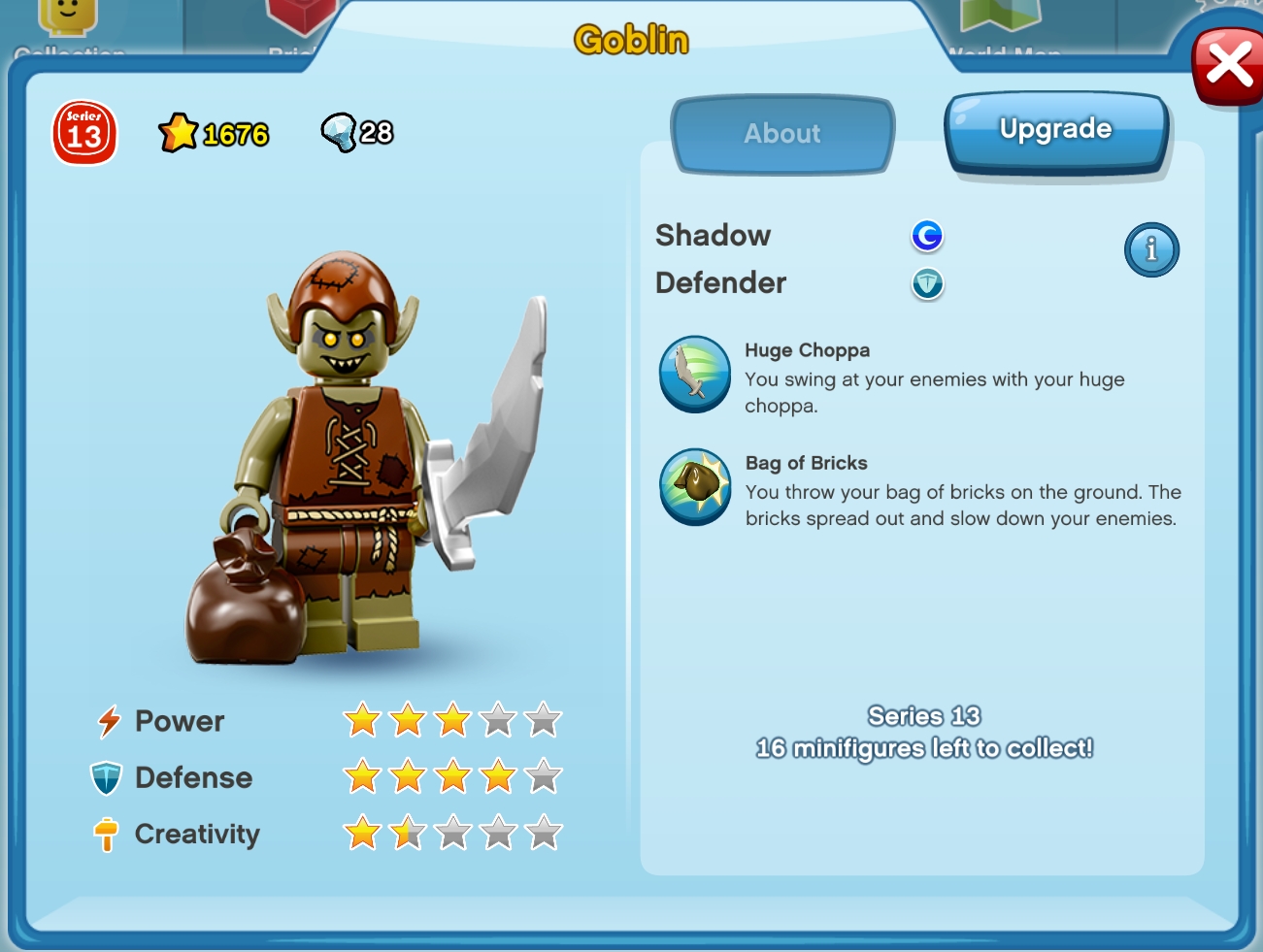Switch to the About tab
Screen dimensions: 1263x952
[x=782, y=134]
